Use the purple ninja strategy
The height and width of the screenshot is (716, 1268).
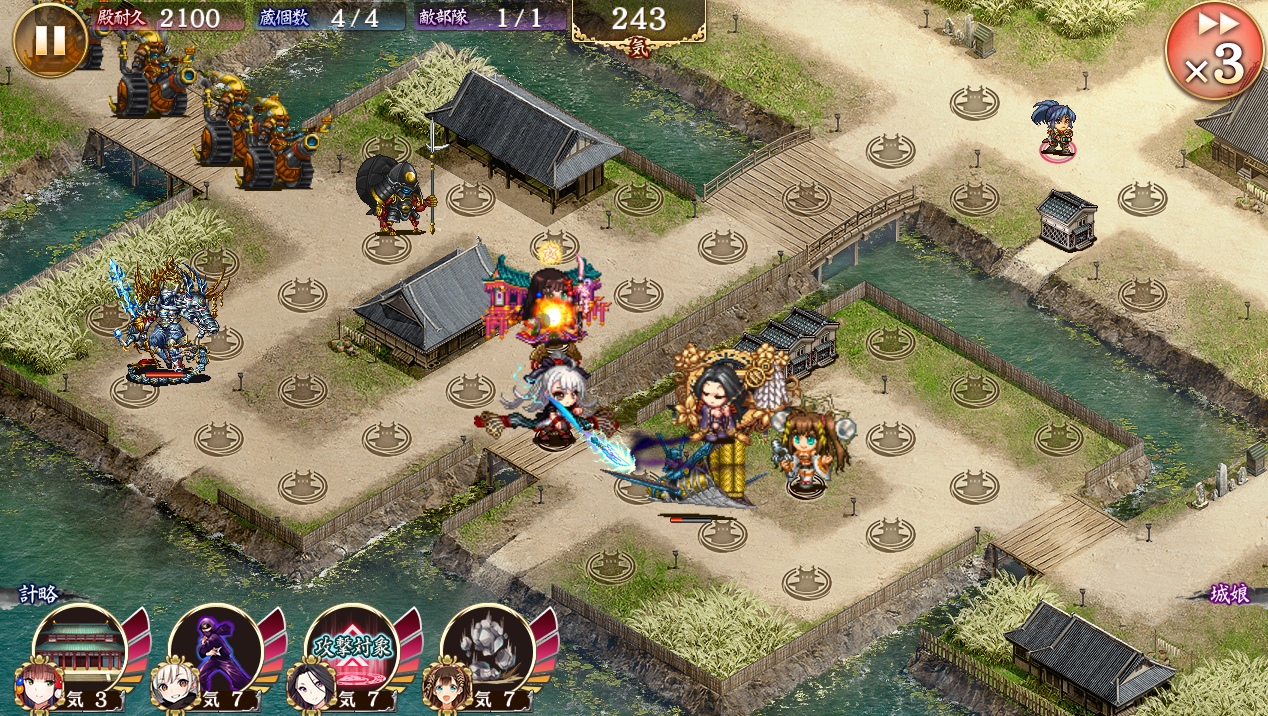pyautogui.click(x=215, y=650)
